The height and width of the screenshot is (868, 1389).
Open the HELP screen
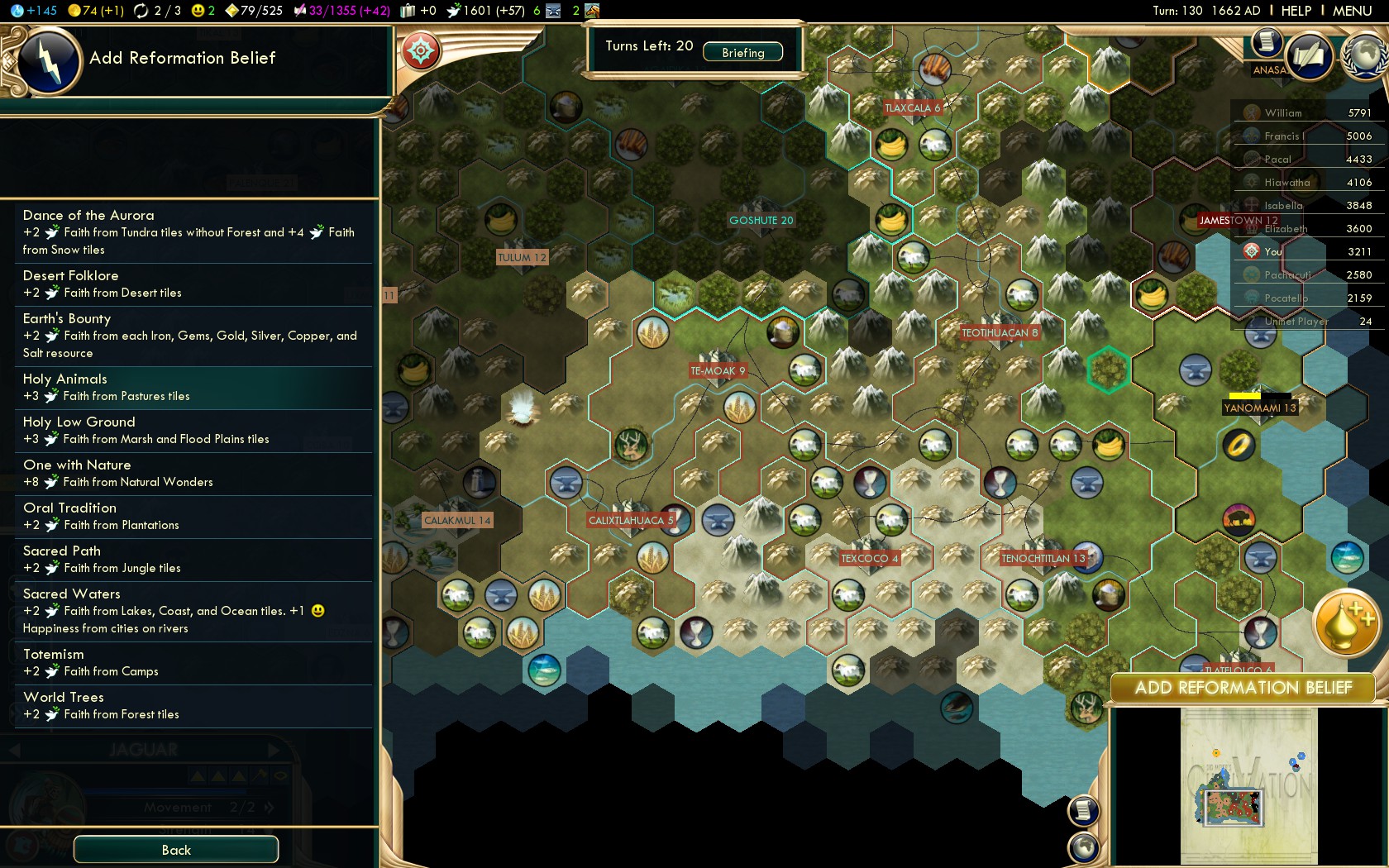click(1296, 11)
